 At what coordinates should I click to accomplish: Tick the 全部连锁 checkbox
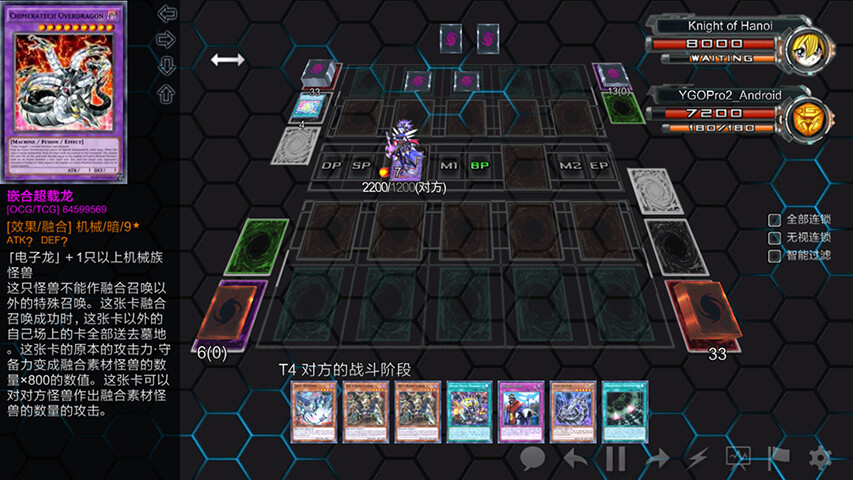(774, 220)
